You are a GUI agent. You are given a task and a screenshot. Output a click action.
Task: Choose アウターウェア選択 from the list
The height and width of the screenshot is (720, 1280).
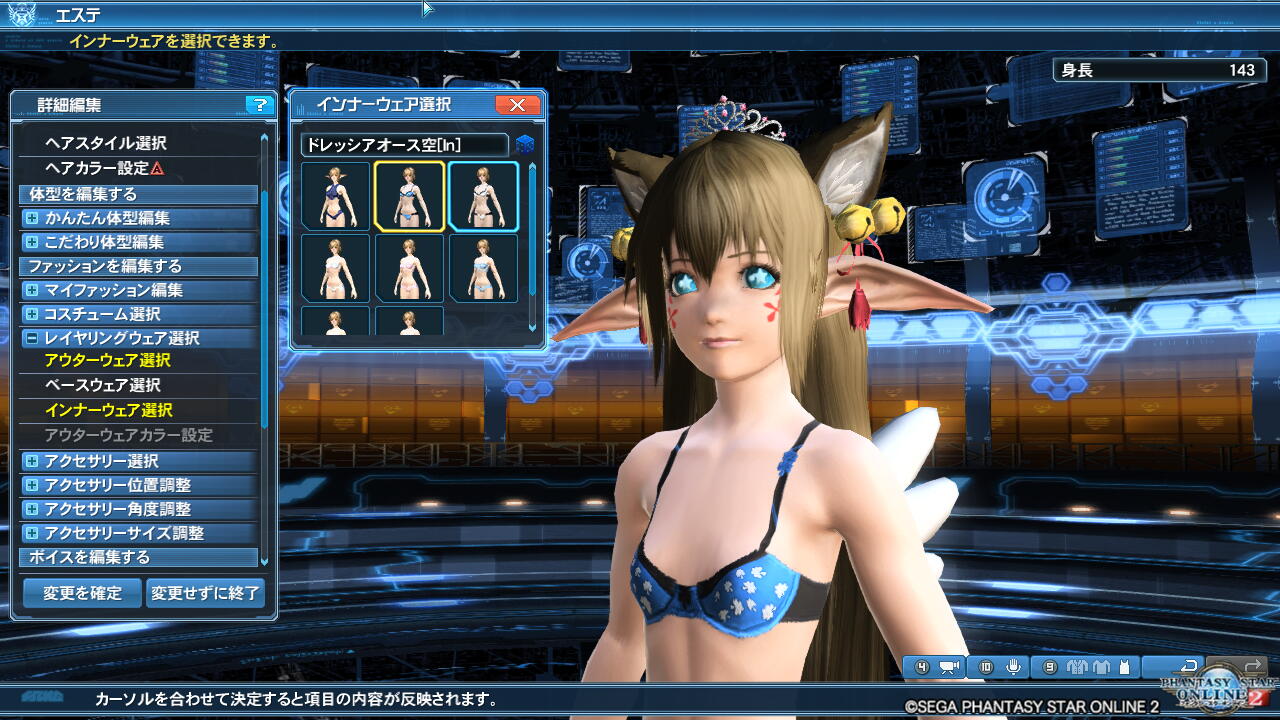coord(108,360)
